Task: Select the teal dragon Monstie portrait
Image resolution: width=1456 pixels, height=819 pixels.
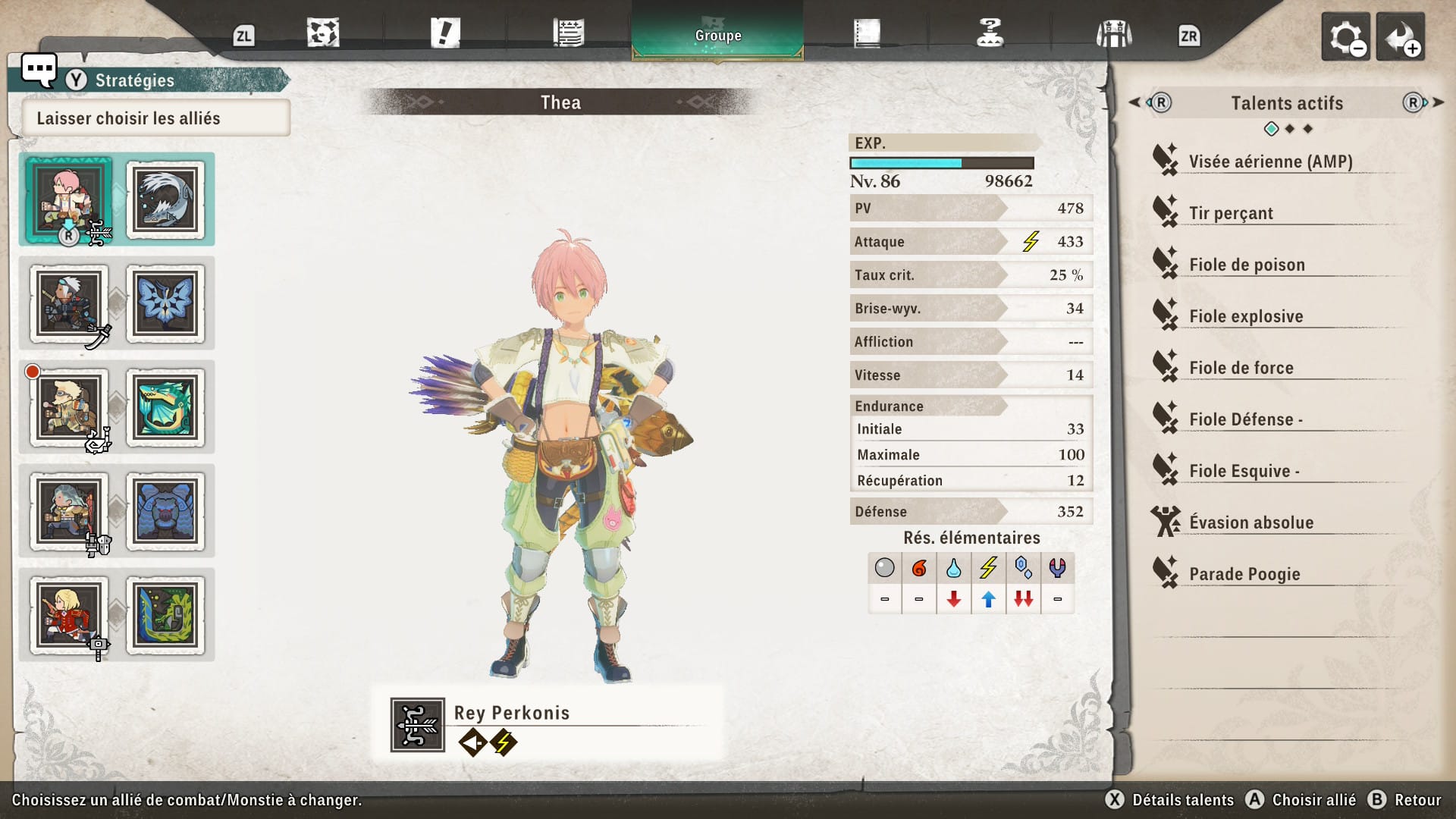Action: 165,407
